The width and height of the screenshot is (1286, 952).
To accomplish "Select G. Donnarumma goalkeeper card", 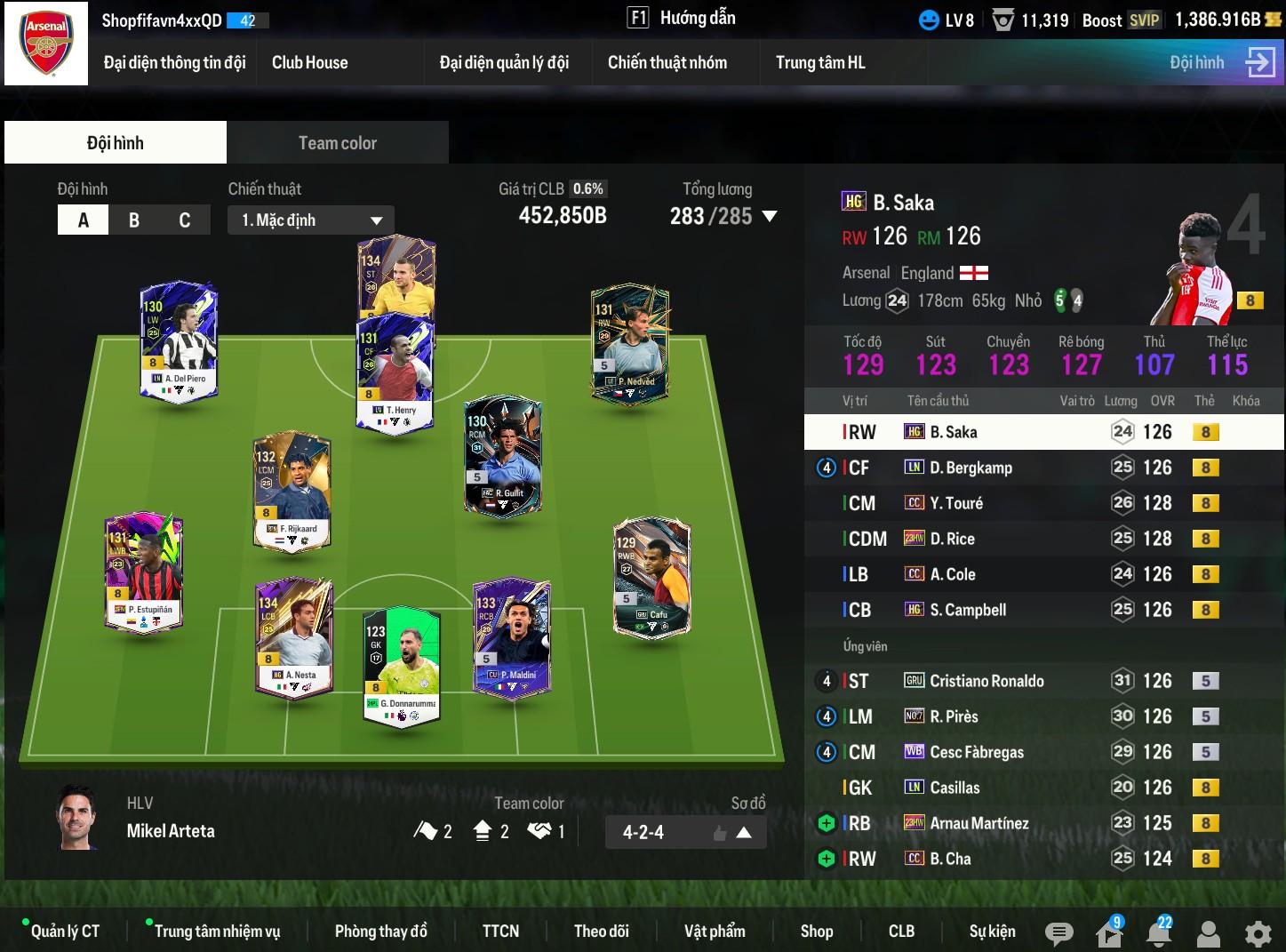I will (x=402, y=667).
